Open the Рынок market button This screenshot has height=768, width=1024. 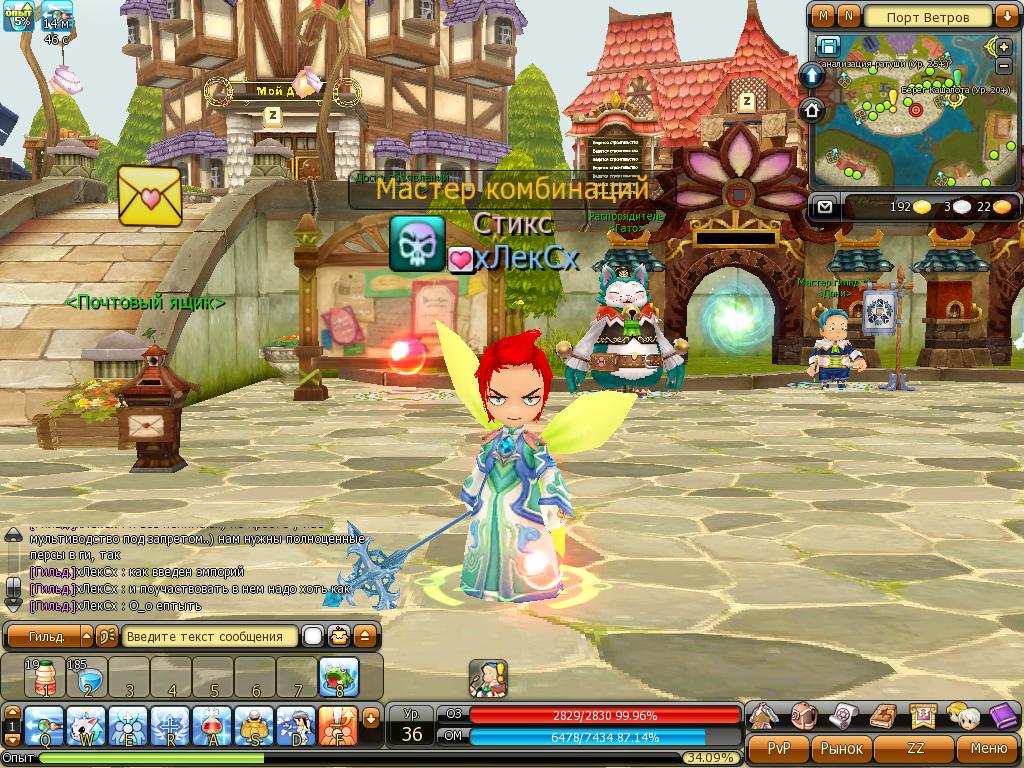coord(841,748)
